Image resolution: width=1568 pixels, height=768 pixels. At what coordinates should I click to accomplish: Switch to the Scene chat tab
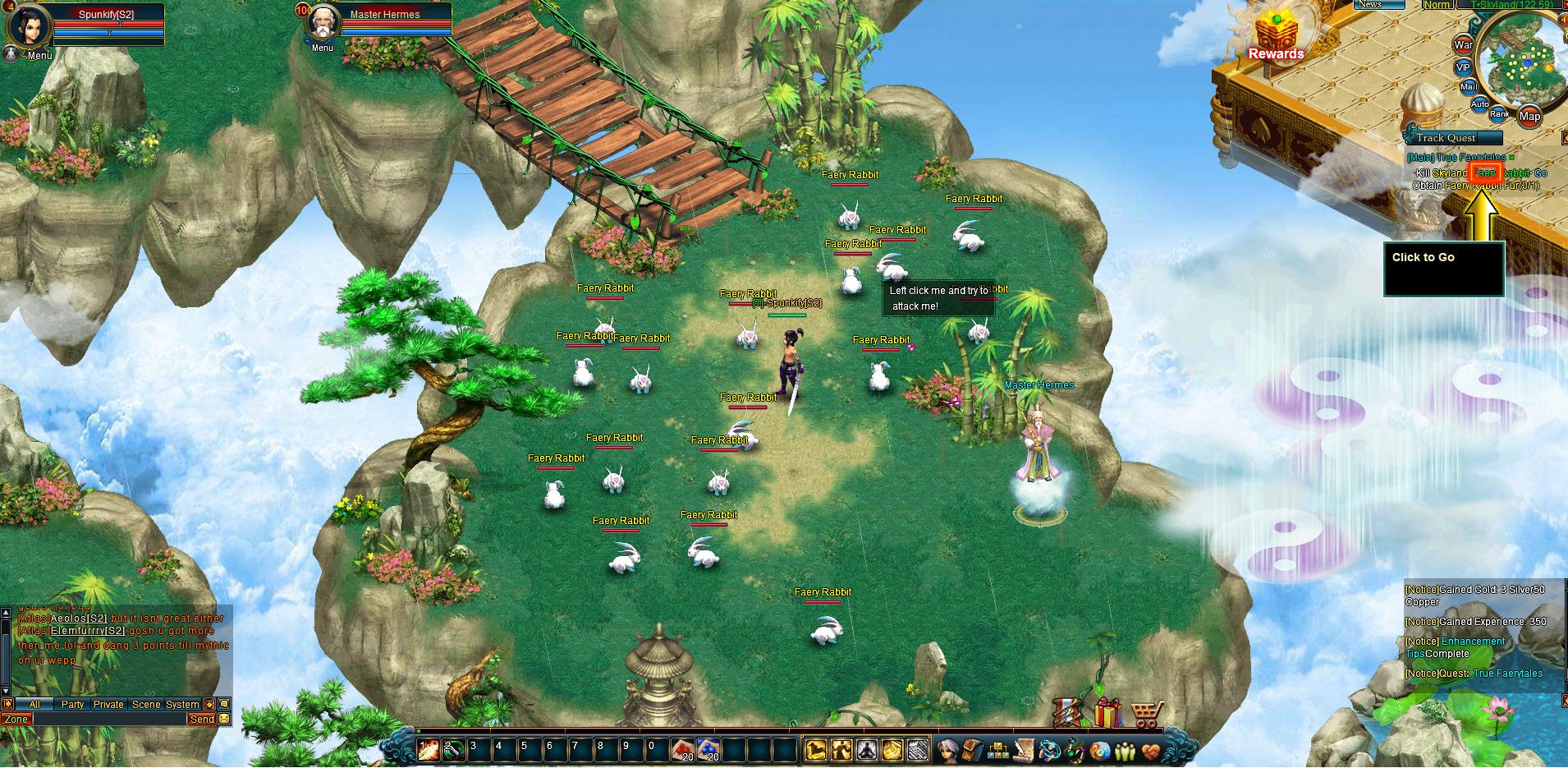pyautogui.click(x=146, y=704)
